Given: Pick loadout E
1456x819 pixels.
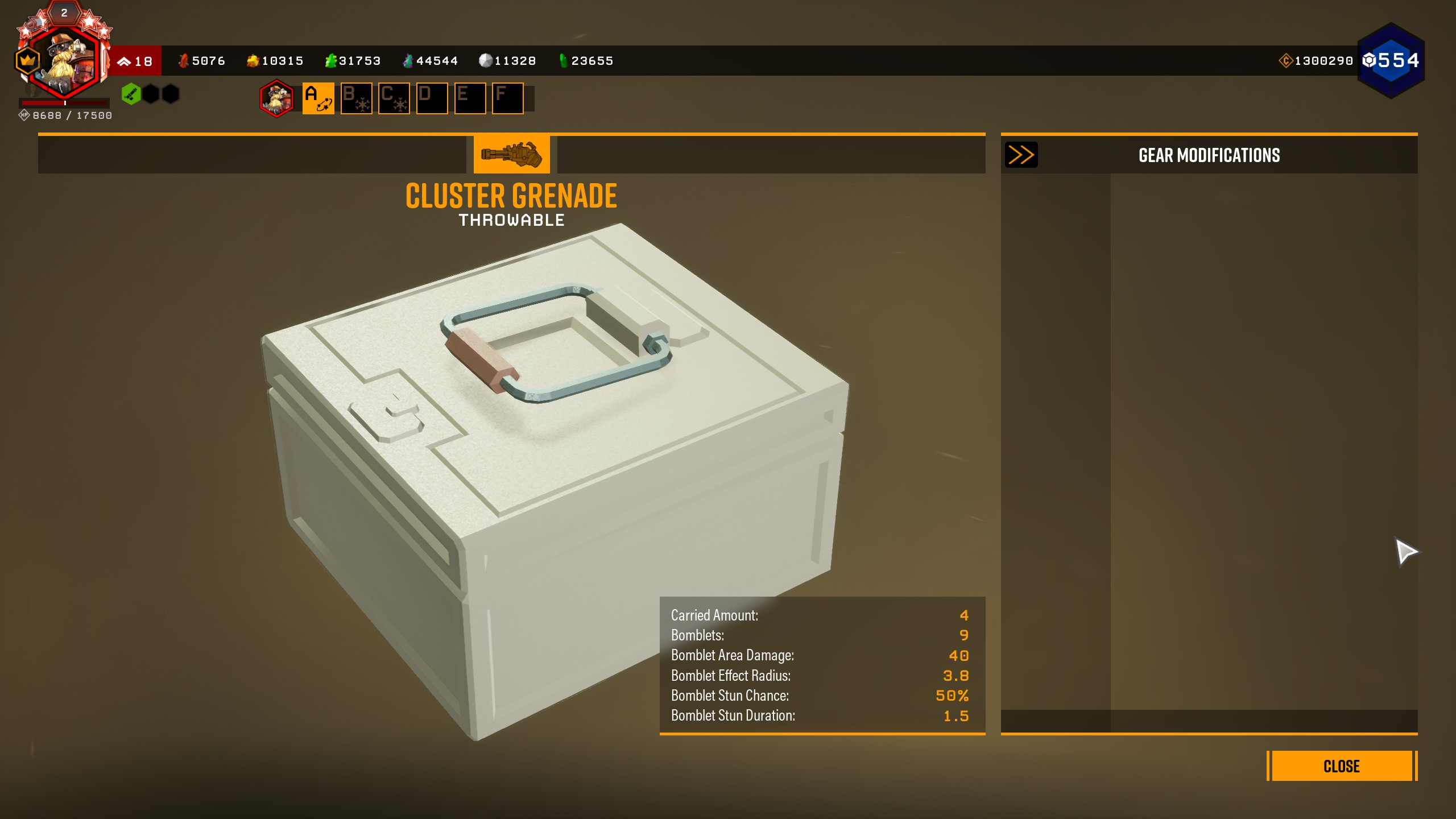Looking at the screenshot, I should pyautogui.click(x=470, y=98).
